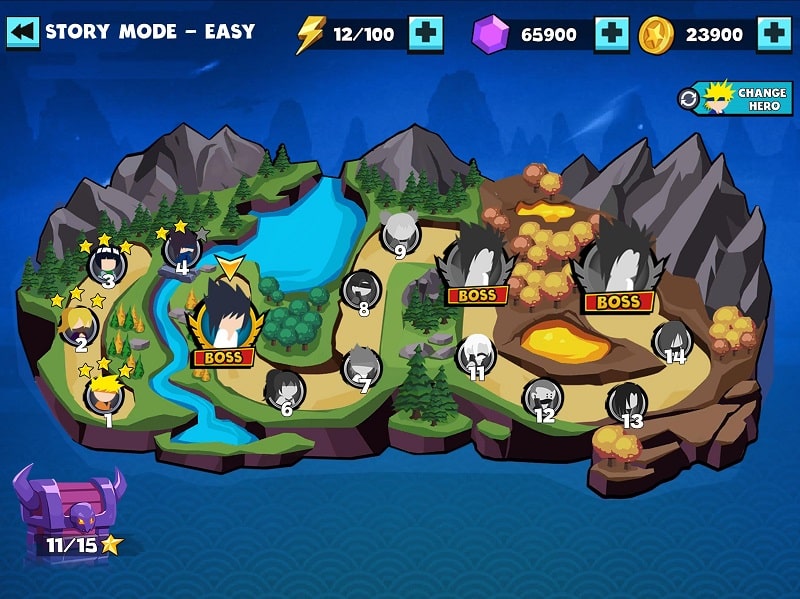Open the Change Hero screen
Image resolution: width=800 pixels, height=599 pixels.
(x=735, y=98)
